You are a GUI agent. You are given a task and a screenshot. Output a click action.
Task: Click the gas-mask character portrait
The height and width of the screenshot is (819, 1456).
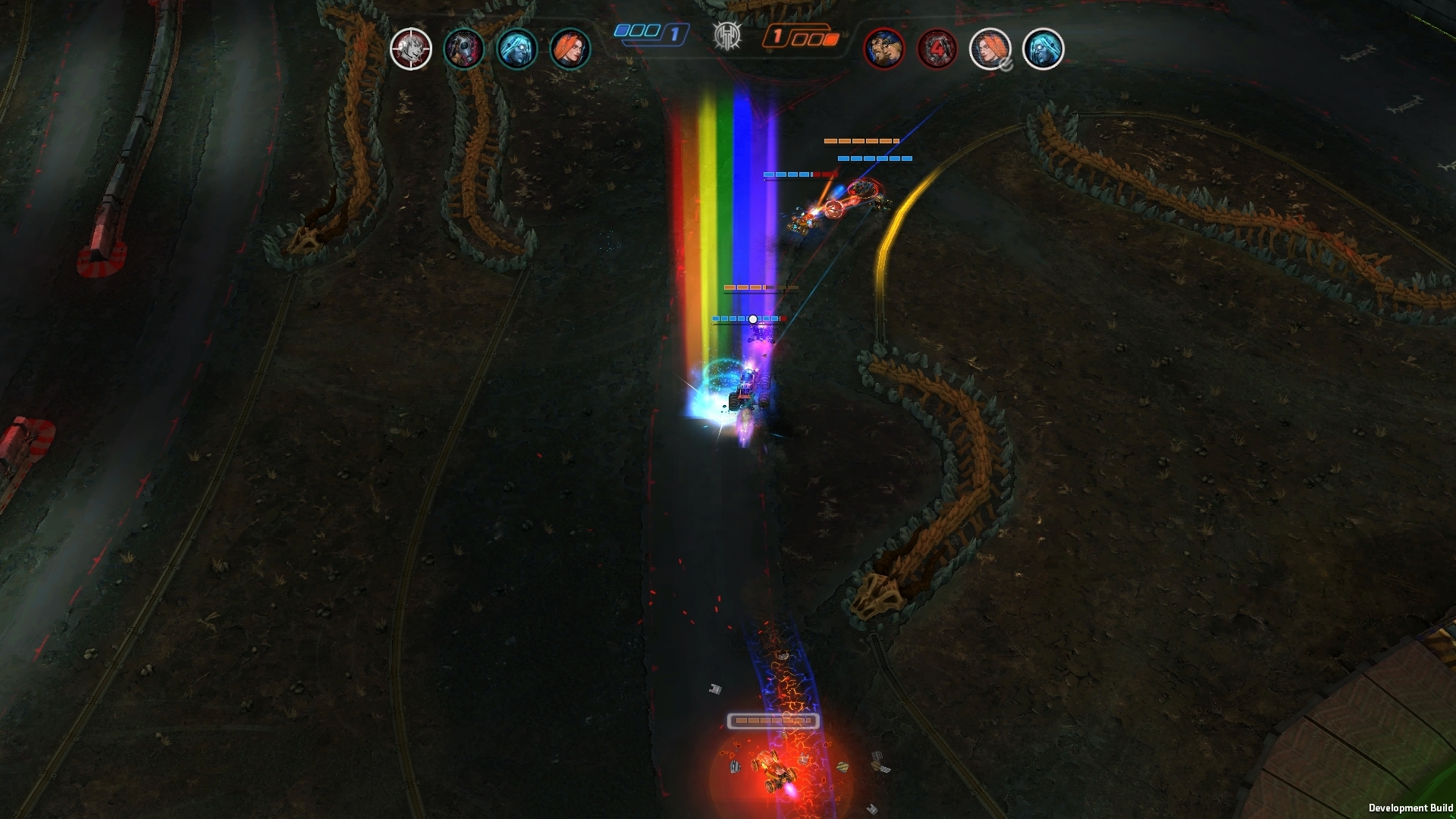[x=463, y=49]
